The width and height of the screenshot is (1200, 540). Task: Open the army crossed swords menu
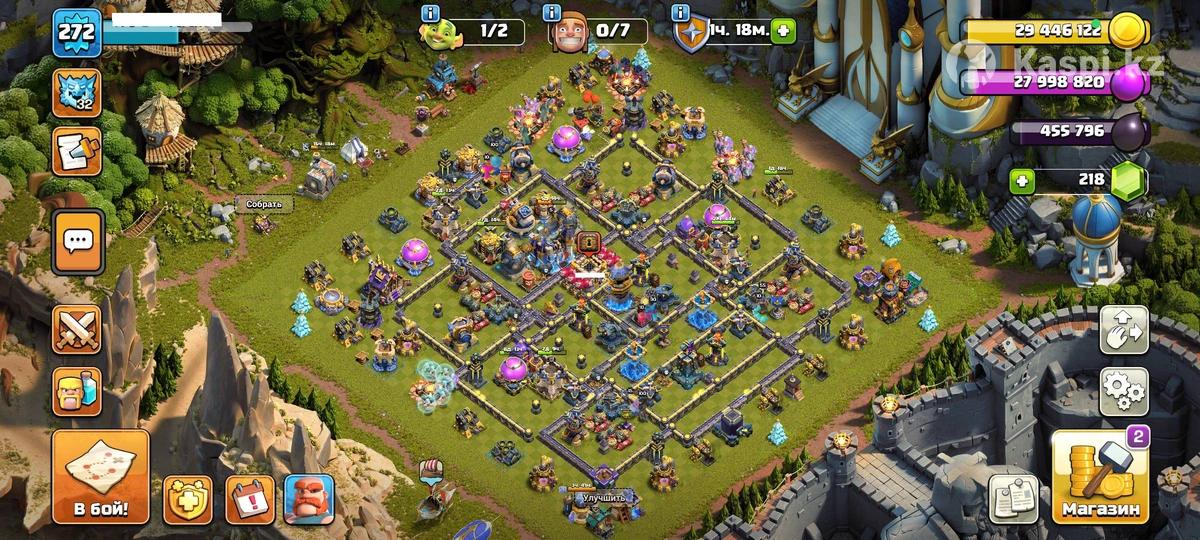(x=78, y=328)
